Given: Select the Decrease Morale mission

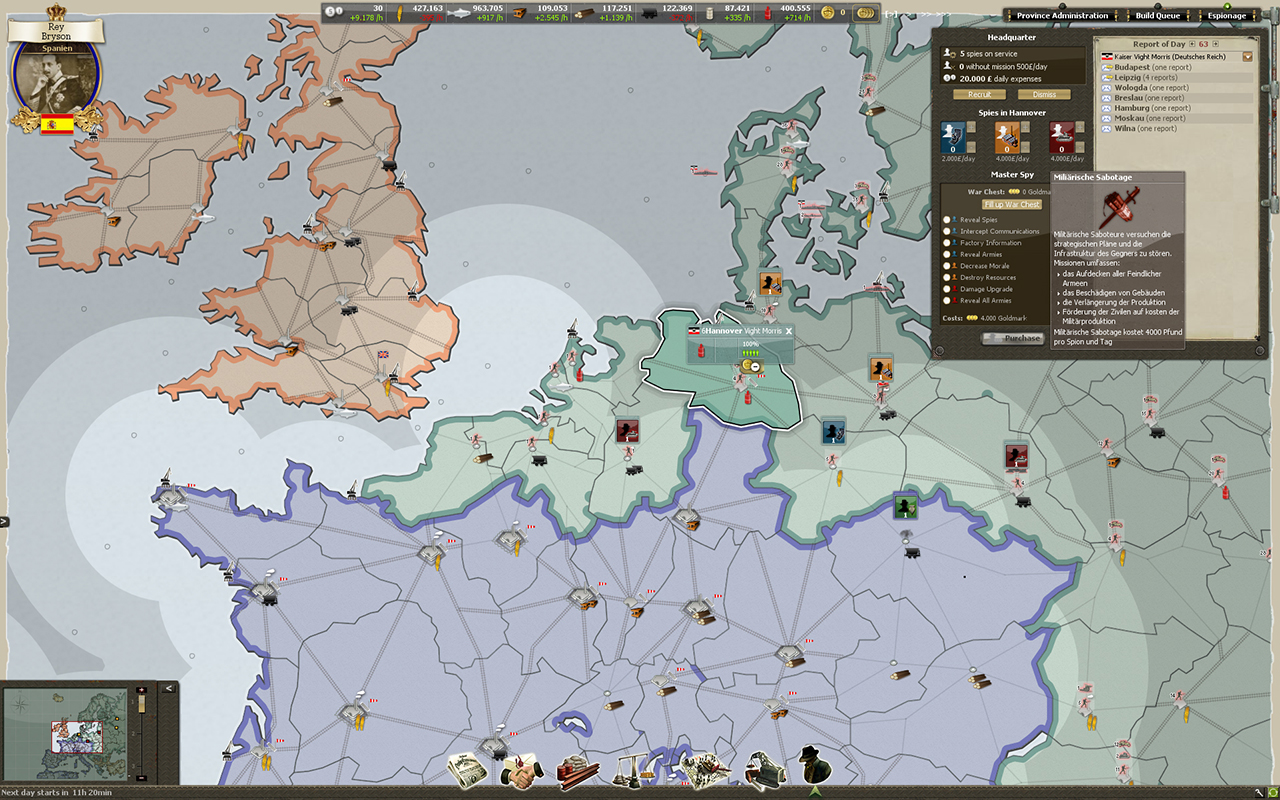Looking at the screenshot, I should pyautogui.click(x=947, y=266).
